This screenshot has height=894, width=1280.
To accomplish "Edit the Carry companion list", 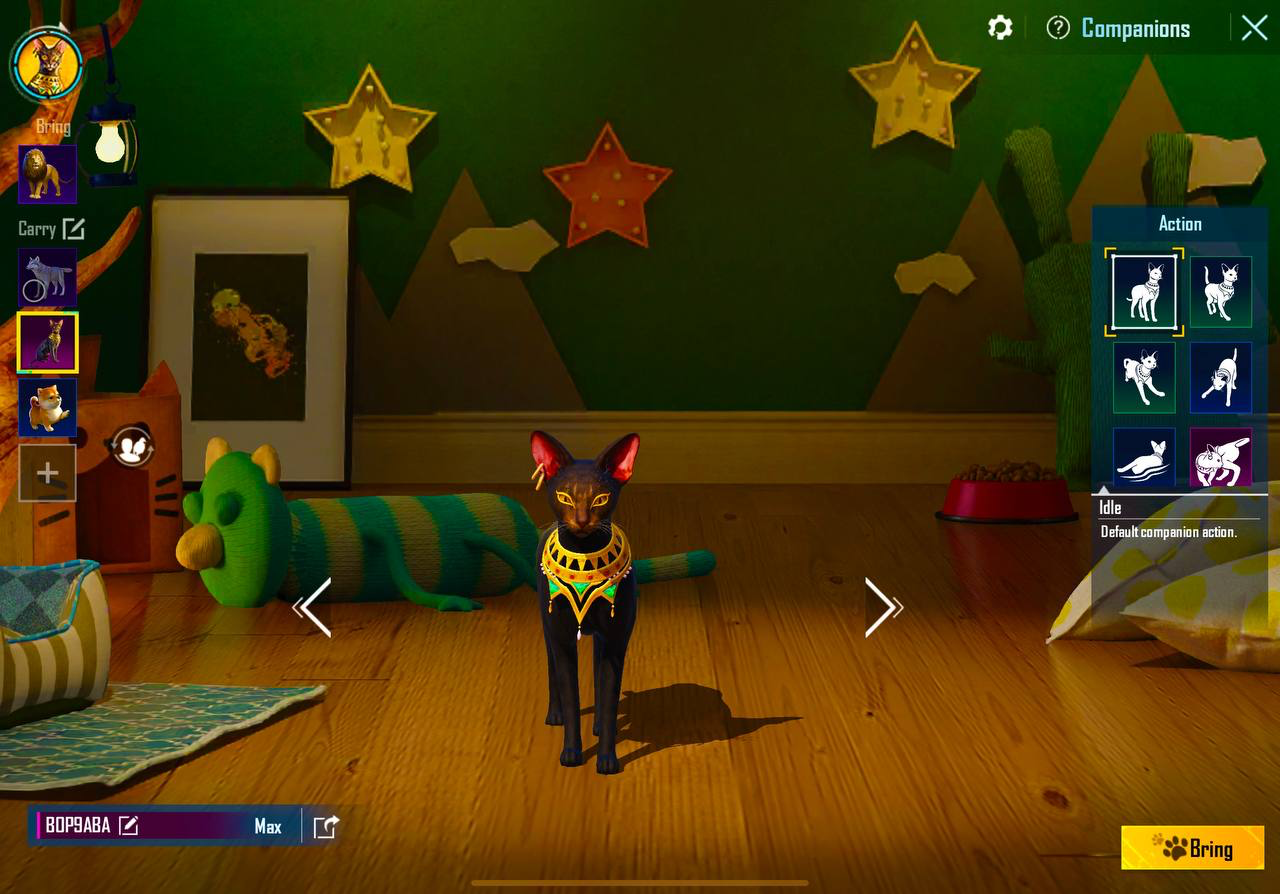I will tap(73, 229).
